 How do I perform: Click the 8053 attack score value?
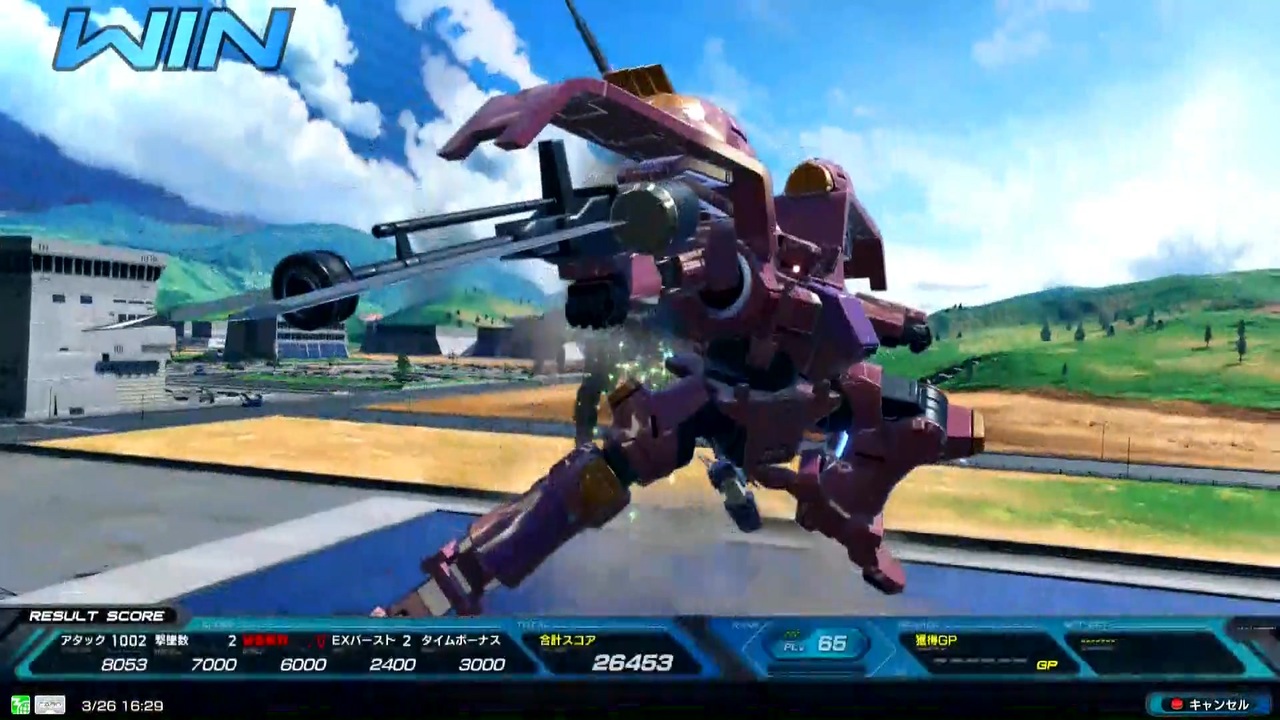[x=124, y=664]
